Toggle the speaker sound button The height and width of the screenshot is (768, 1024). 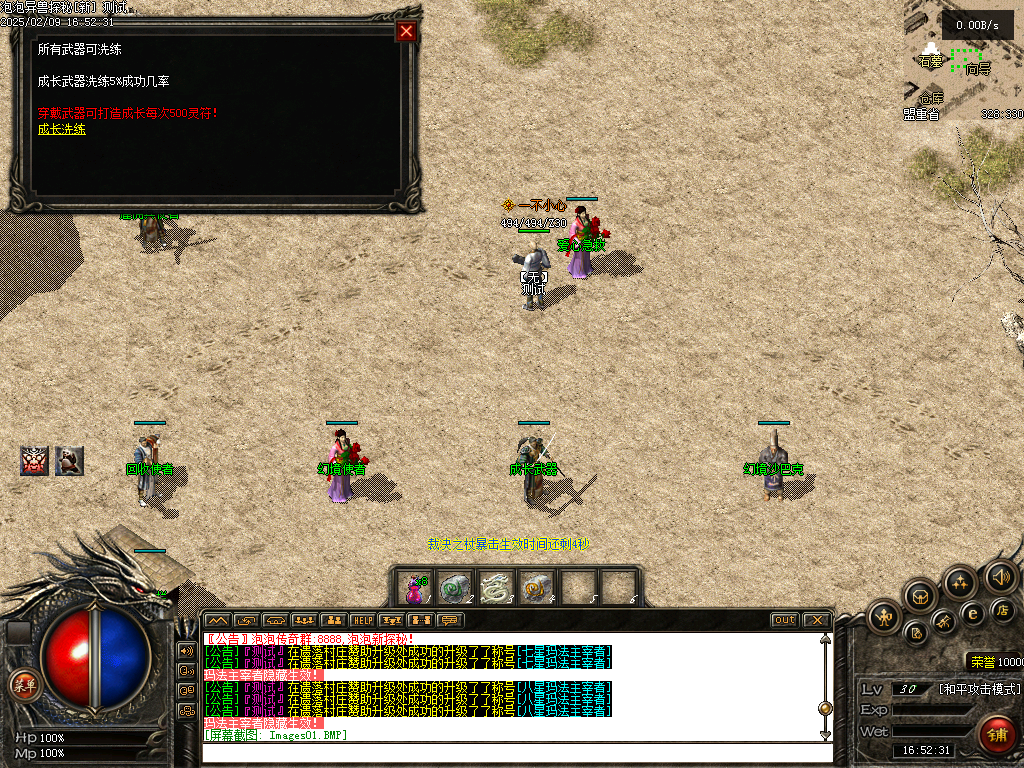[x=1000, y=577]
